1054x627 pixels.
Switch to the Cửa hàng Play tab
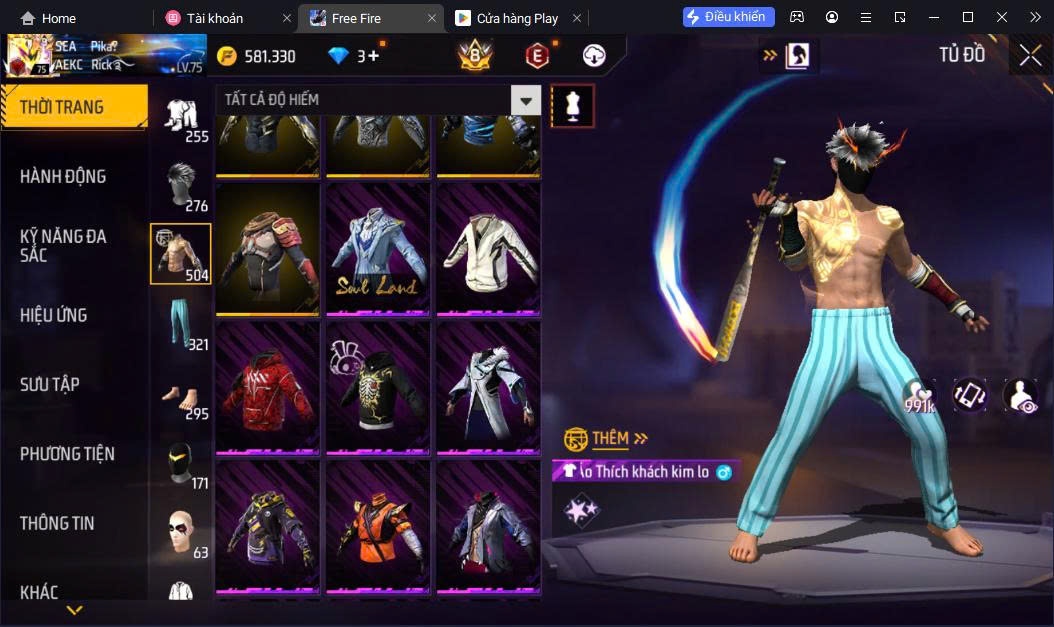tap(517, 18)
